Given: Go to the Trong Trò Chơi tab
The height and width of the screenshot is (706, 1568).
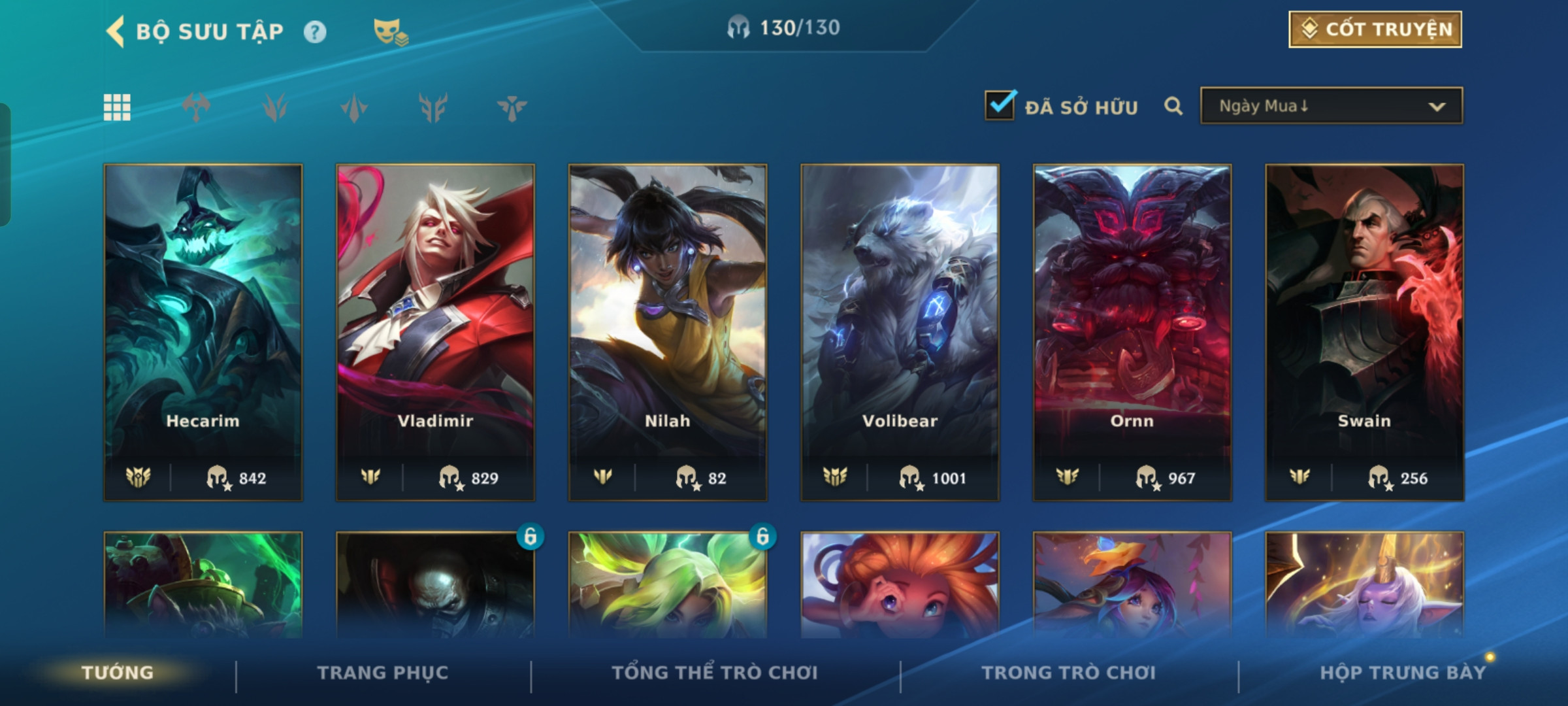Looking at the screenshot, I should coord(1068,673).
